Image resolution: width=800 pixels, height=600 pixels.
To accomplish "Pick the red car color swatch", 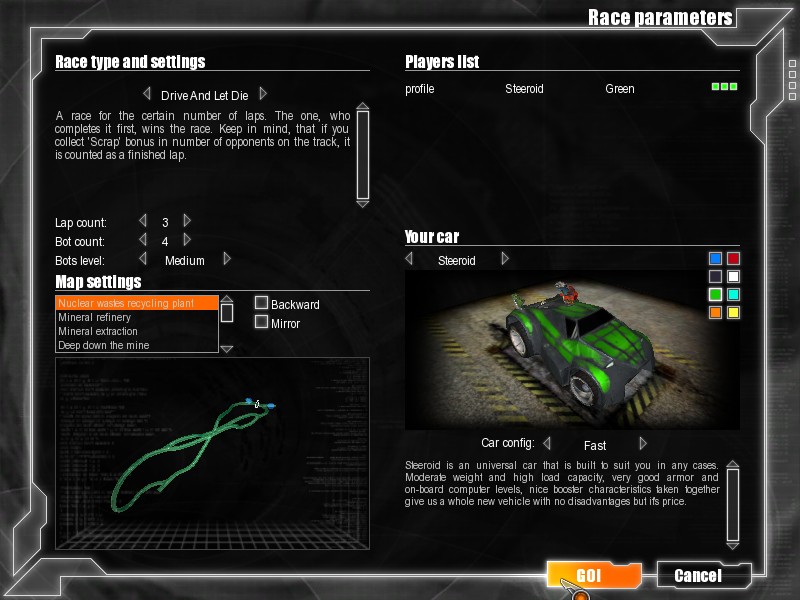I will coord(733,259).
